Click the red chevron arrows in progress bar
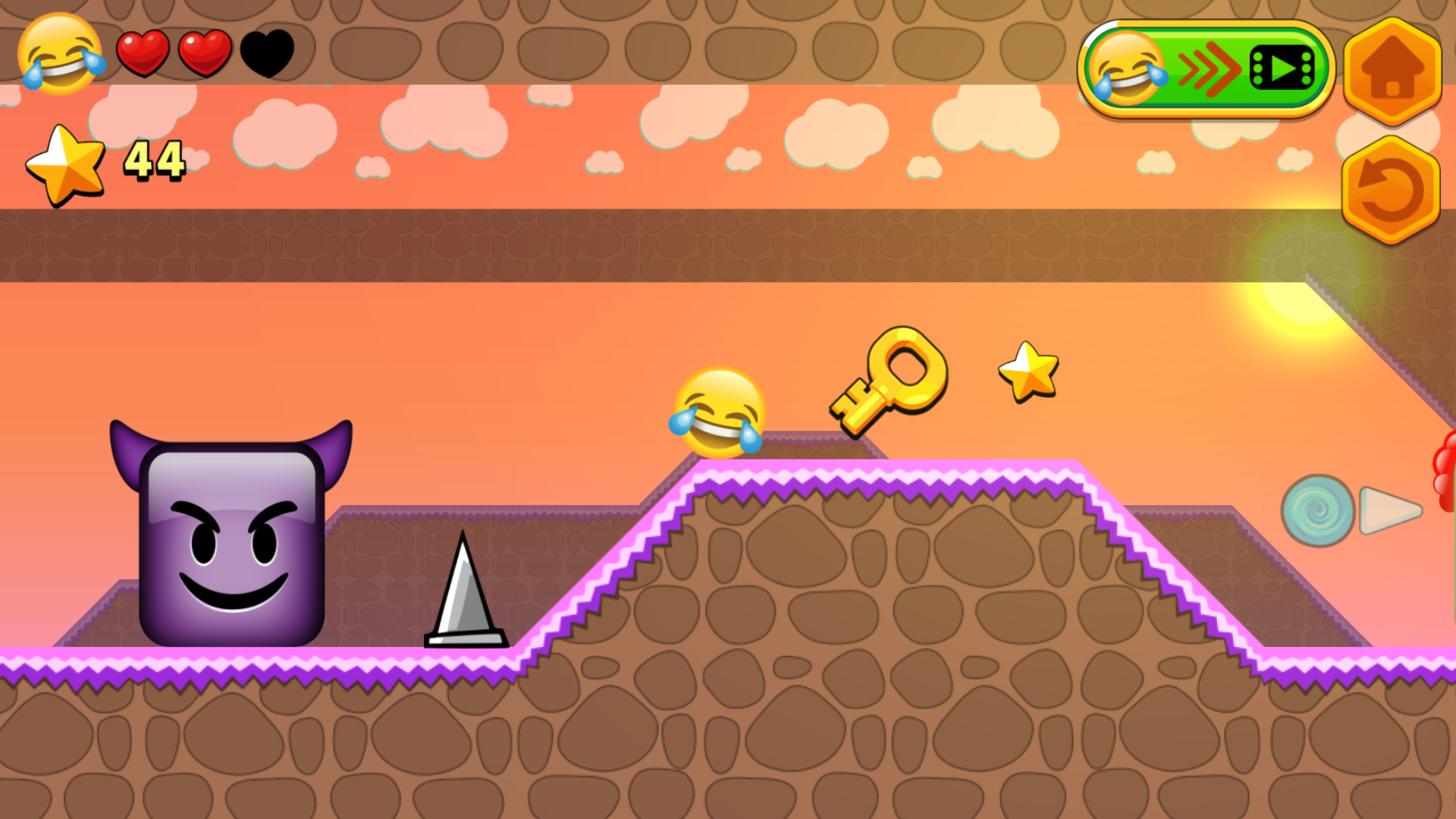 tap(1210, 69)
